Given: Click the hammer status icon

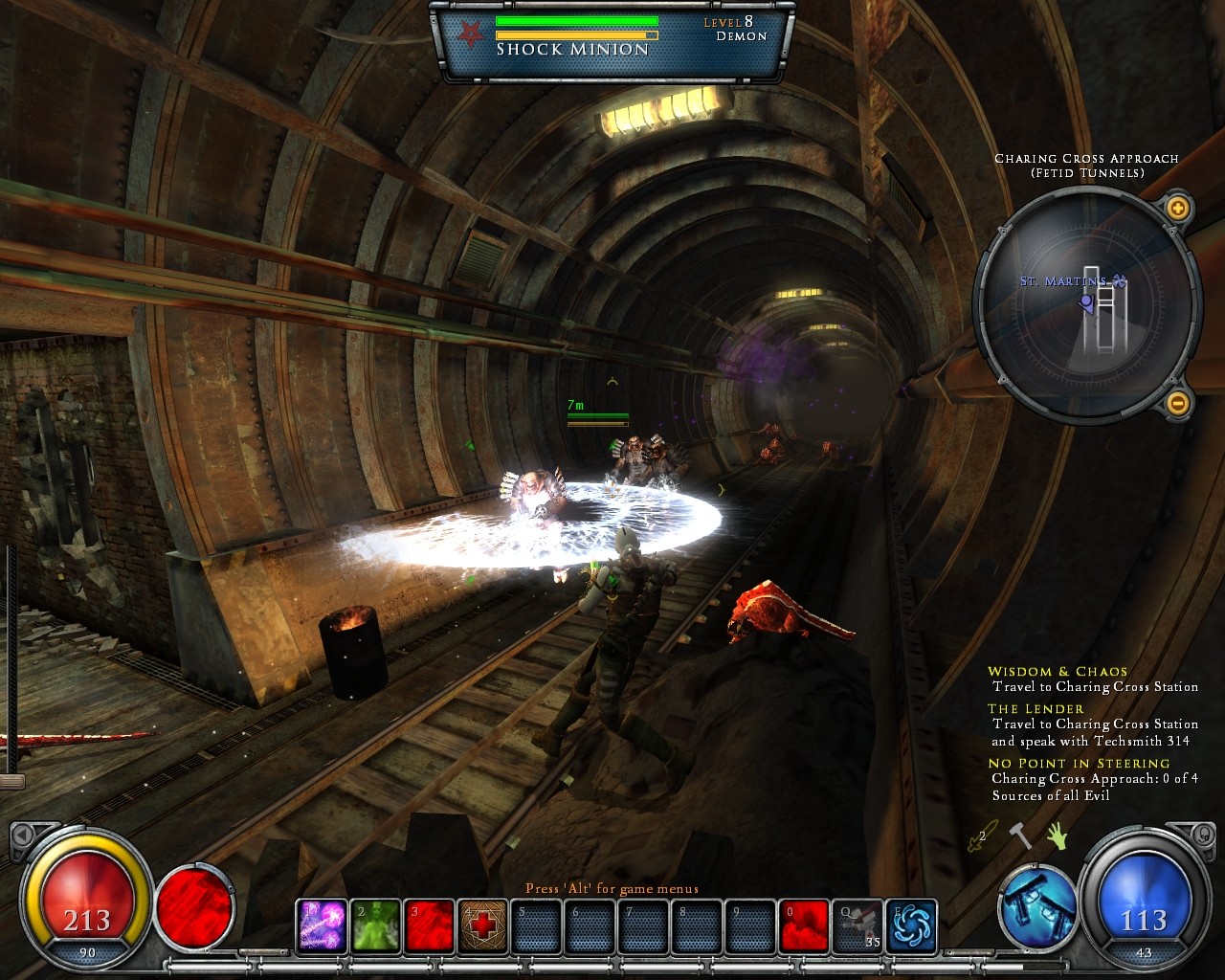Looking at the screenshot, I should [x=1021, y=835].
